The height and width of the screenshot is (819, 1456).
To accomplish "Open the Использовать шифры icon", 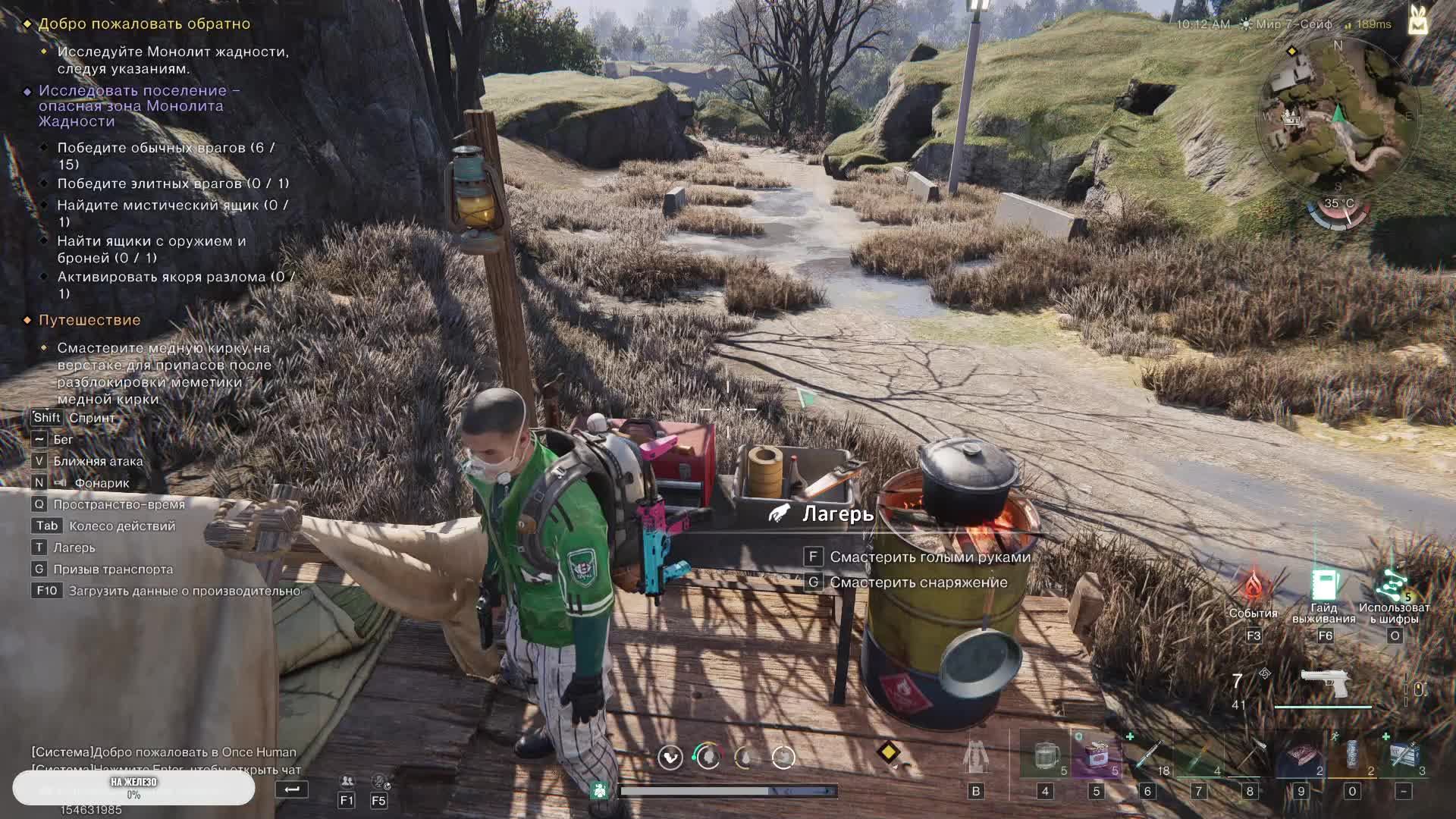I will [x=1393, y=585].
